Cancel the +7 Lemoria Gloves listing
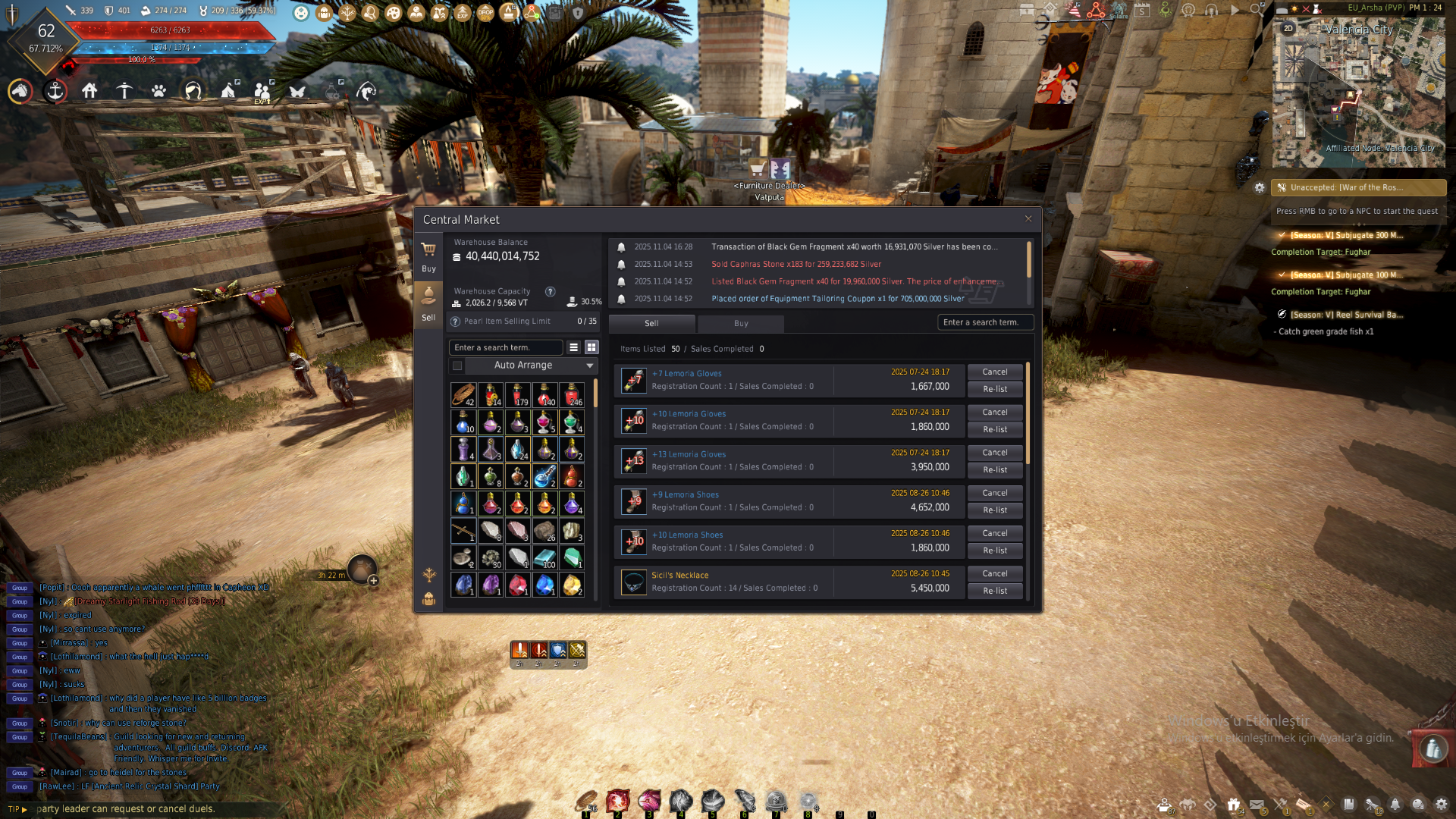The width and height of the screenshot is (1456, 819). pos(995,372)
